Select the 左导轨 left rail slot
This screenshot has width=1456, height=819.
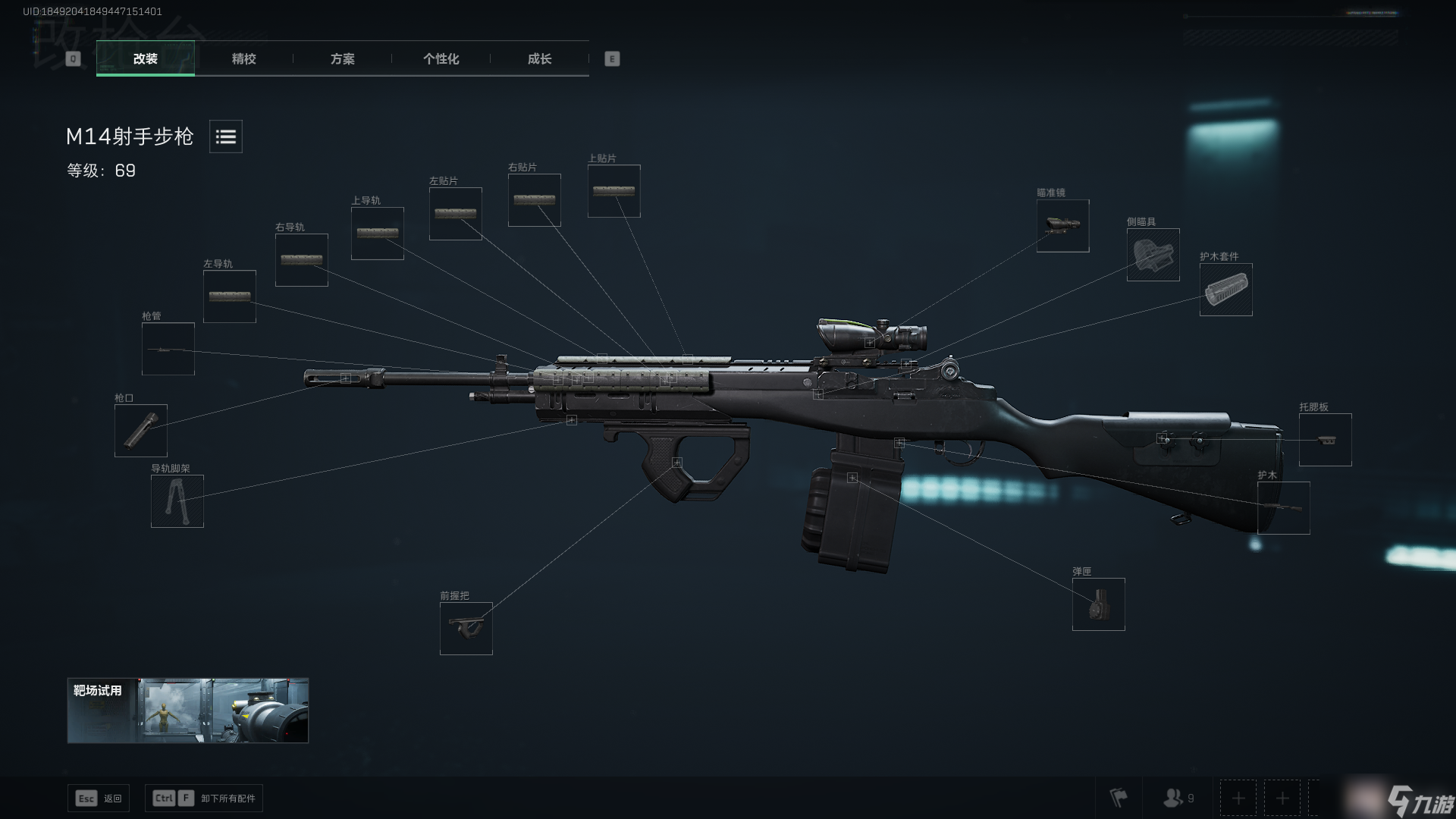point(229,297)
